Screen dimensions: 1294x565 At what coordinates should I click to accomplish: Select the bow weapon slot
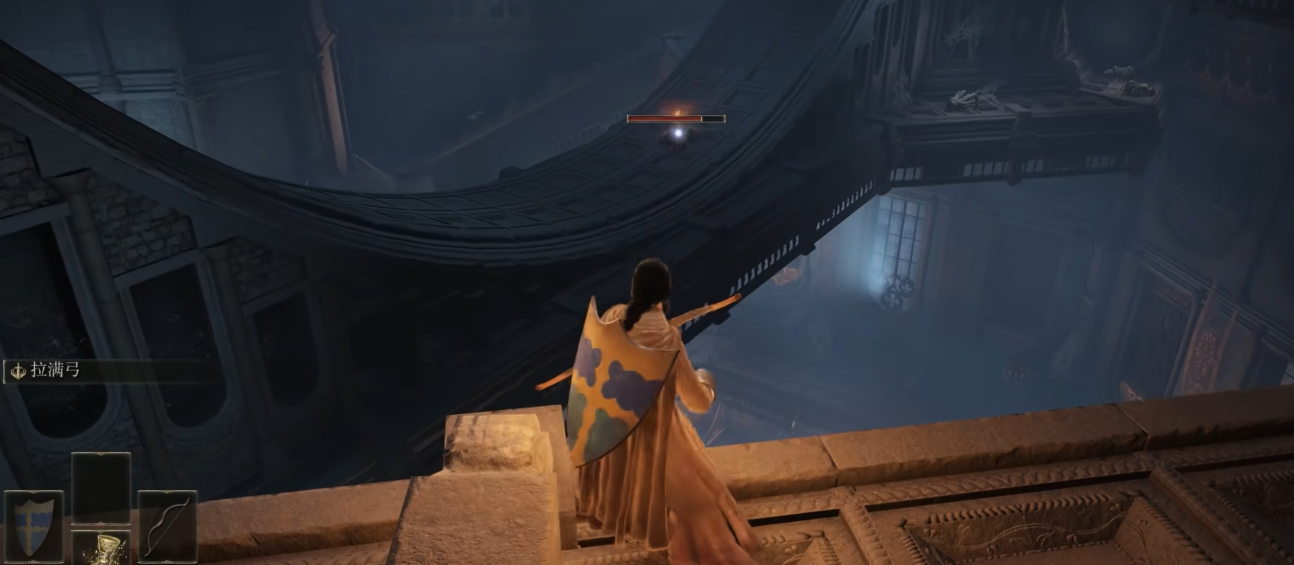tap(166, 525)
